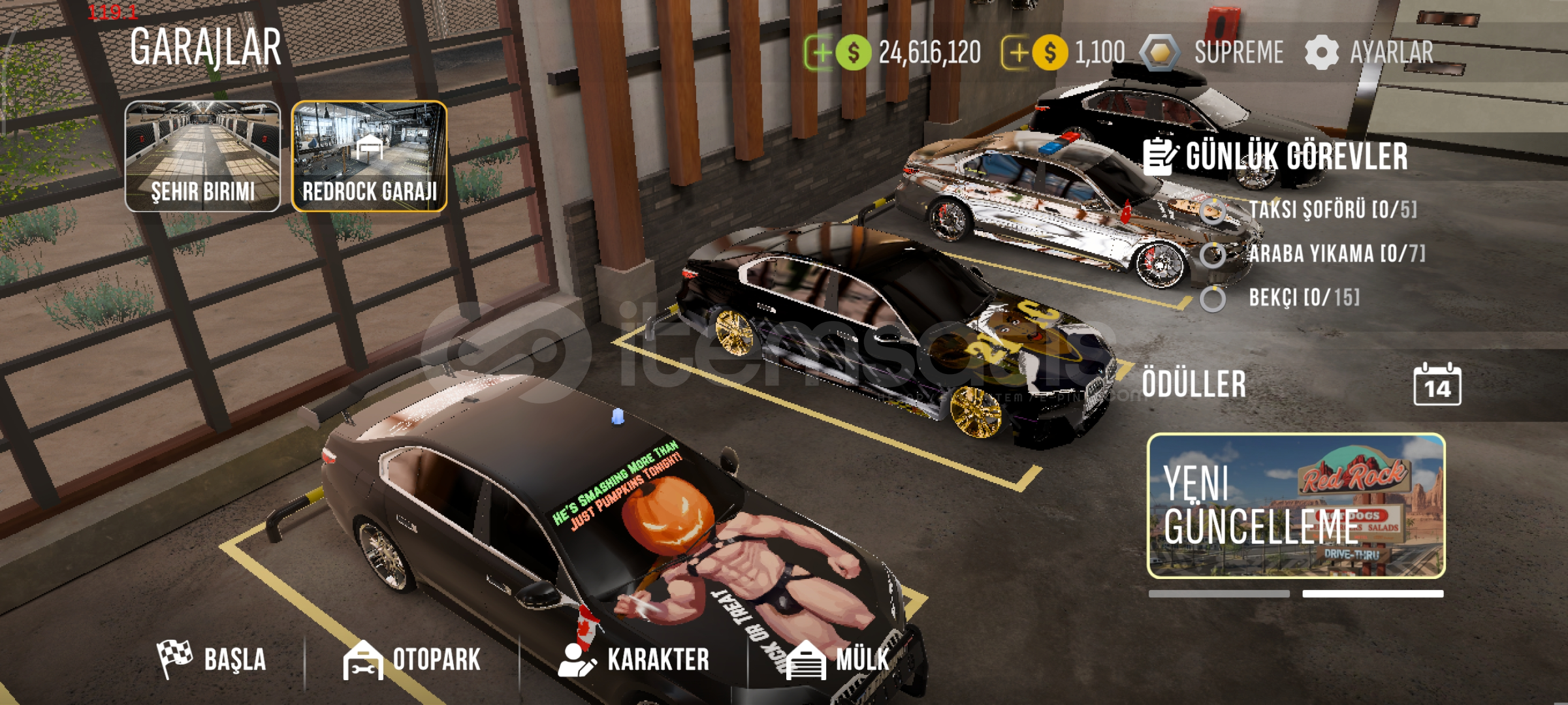Viewport: 1568px width, 705px height.
Task: Open the Mülk property menu
Action: (x=838, y=659)
